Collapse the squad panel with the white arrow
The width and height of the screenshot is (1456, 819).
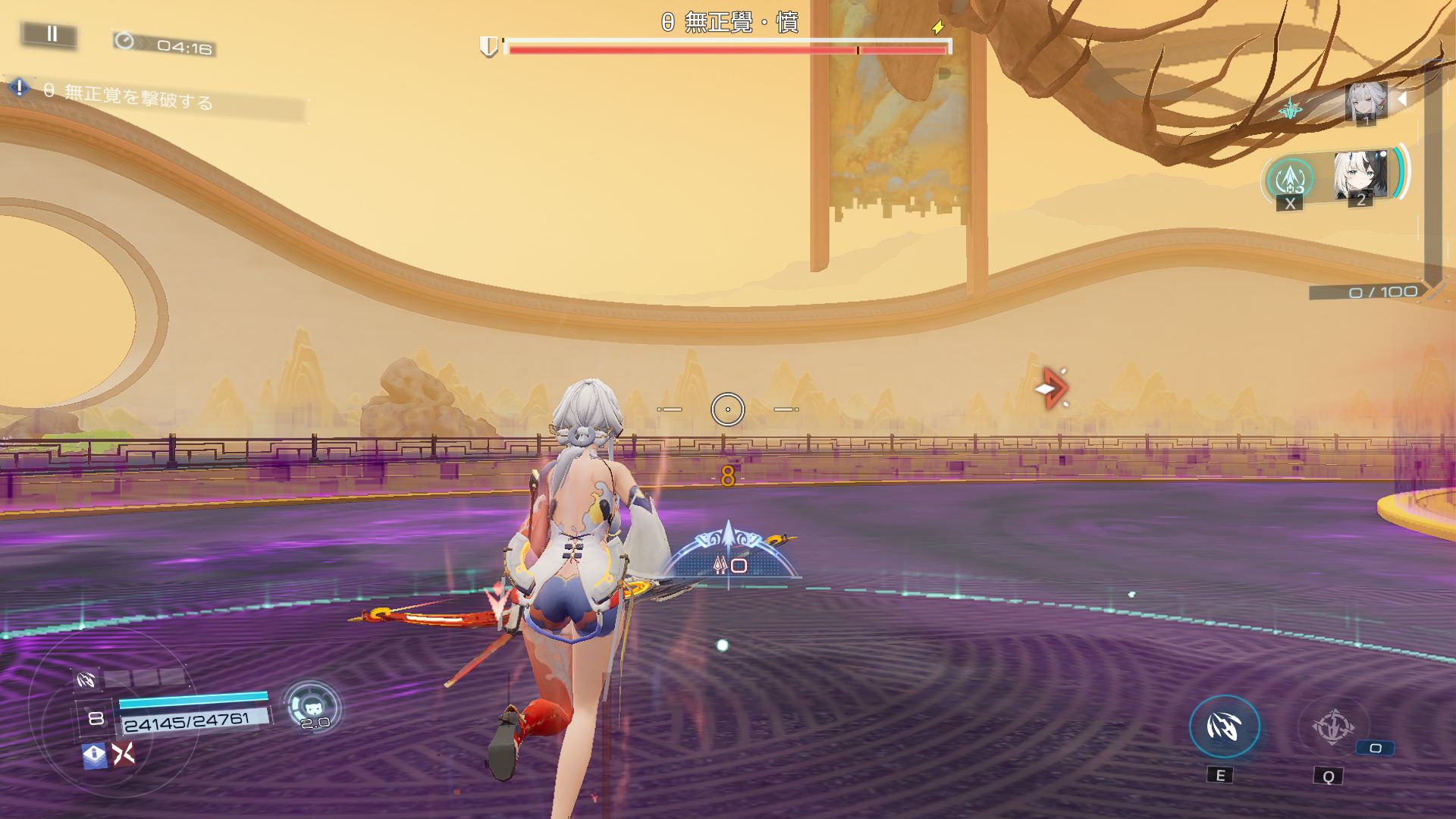(1402, 99)
